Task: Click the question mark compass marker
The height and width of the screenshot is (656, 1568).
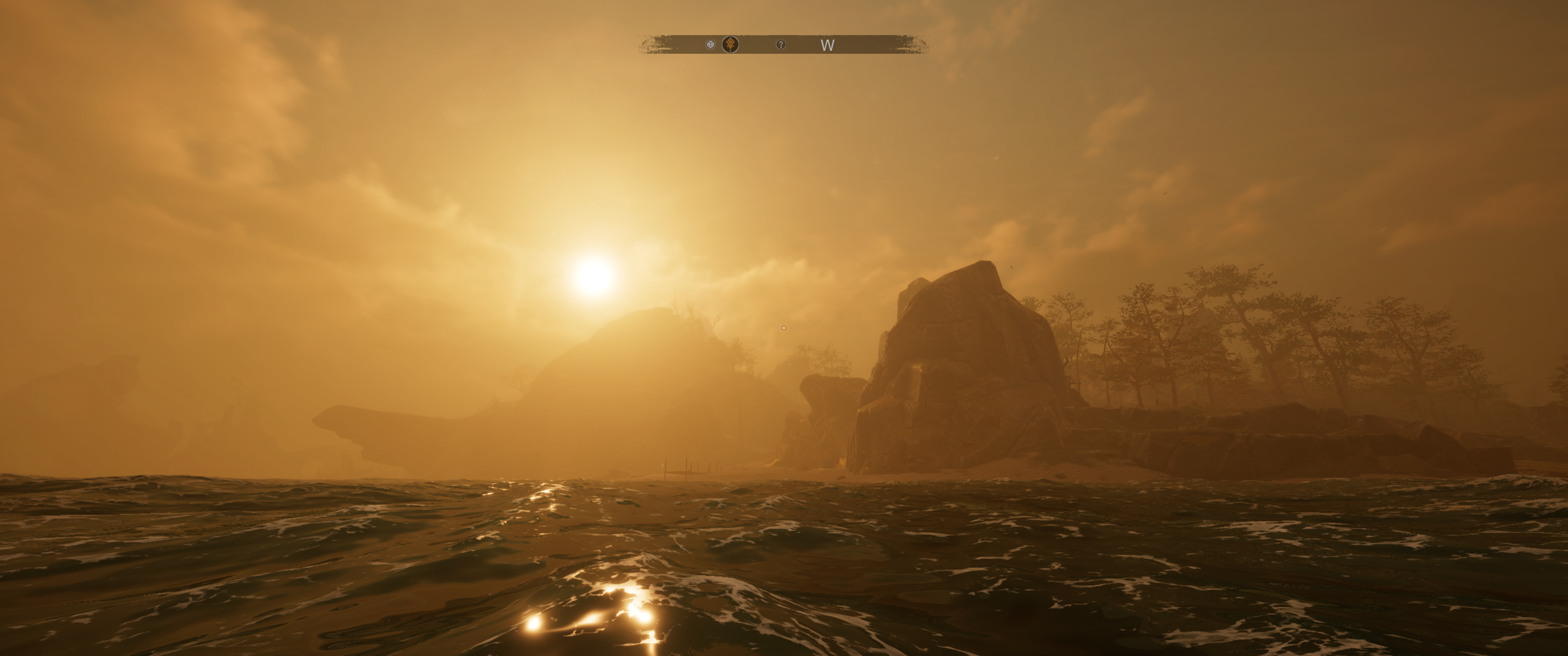Action: coord(780,45)
